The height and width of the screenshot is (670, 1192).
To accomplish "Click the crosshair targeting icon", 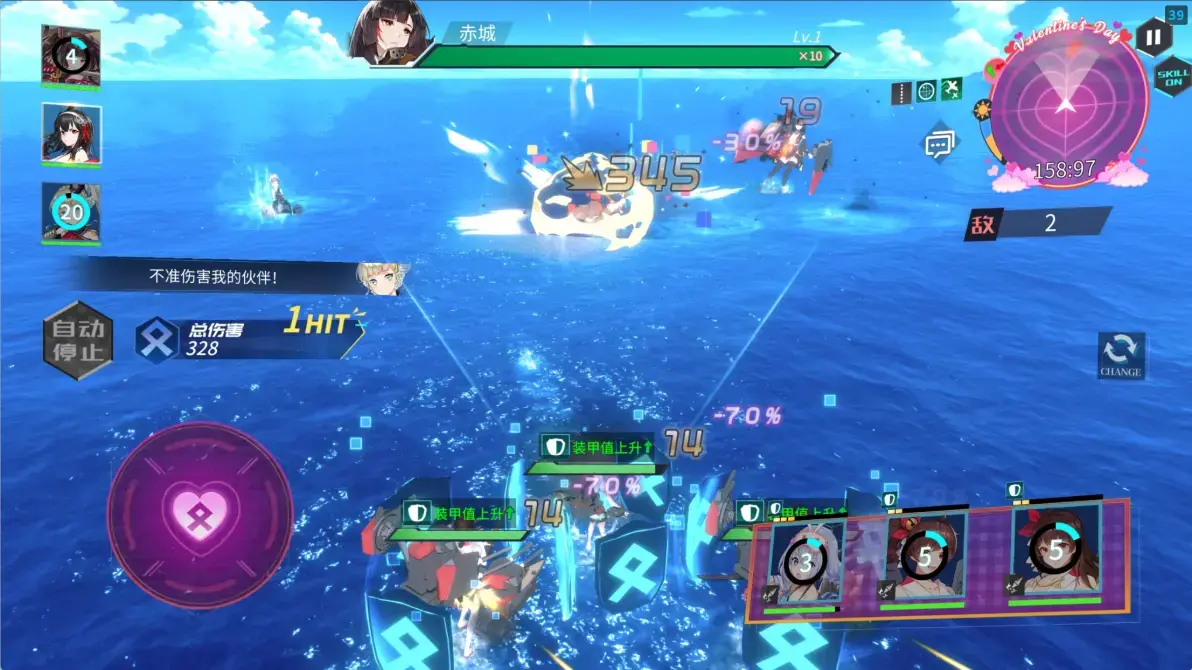I will tap(926, 91).
